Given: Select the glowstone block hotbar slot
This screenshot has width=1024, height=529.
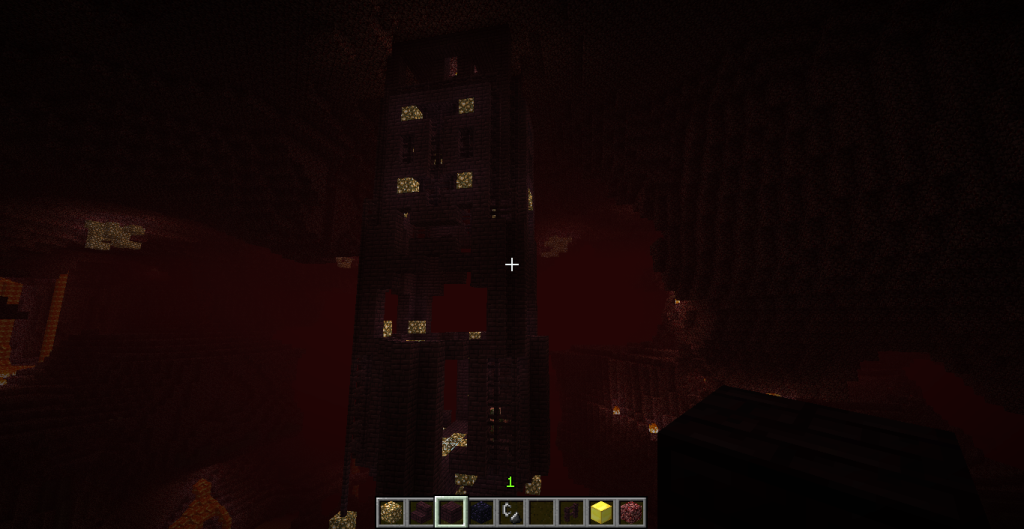Looking at the screenshot, I should click(x=391, y=512).
